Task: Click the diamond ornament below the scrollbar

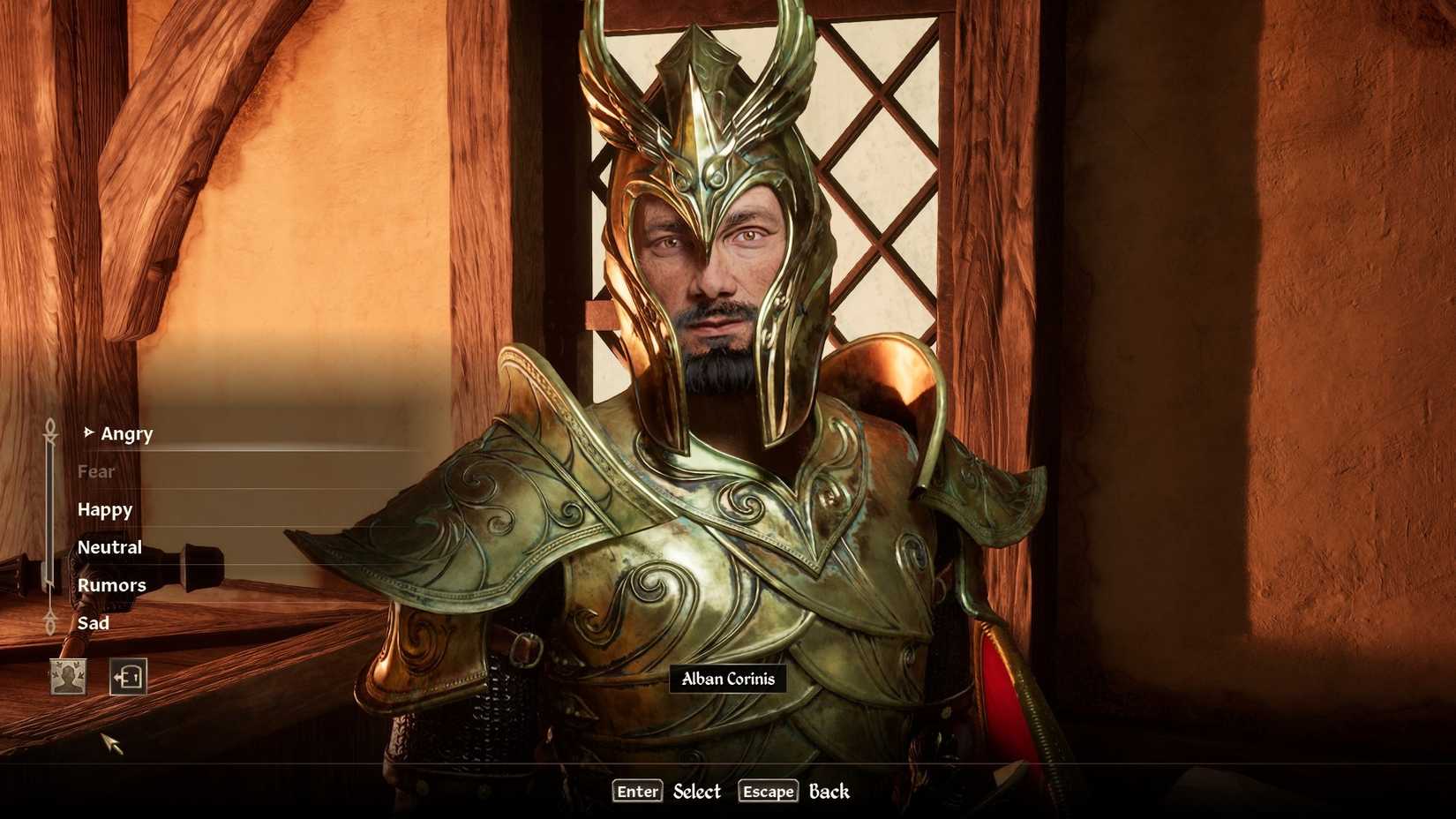Action: (49, 625)
